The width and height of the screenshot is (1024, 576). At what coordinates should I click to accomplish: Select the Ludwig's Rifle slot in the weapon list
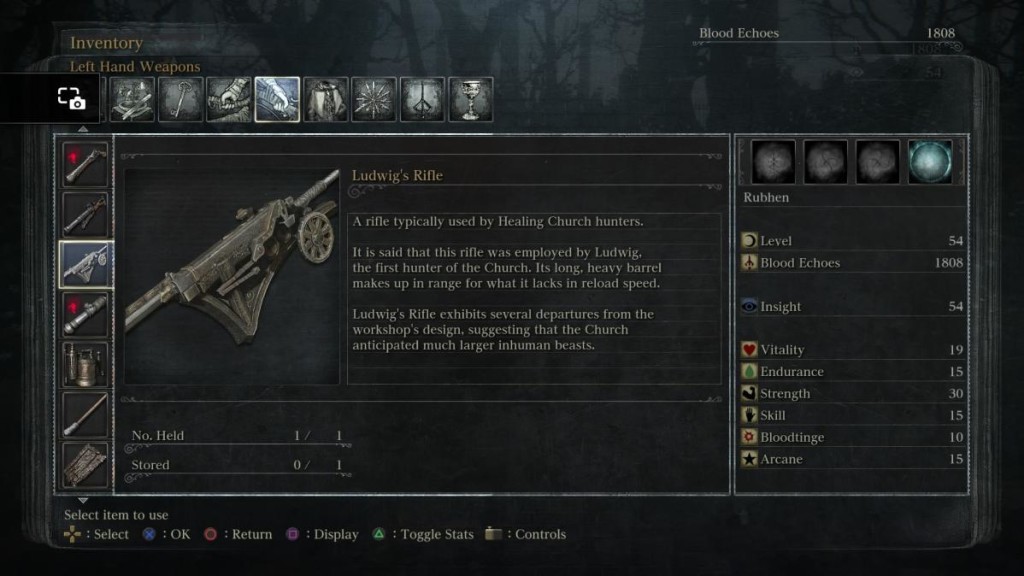86,263
